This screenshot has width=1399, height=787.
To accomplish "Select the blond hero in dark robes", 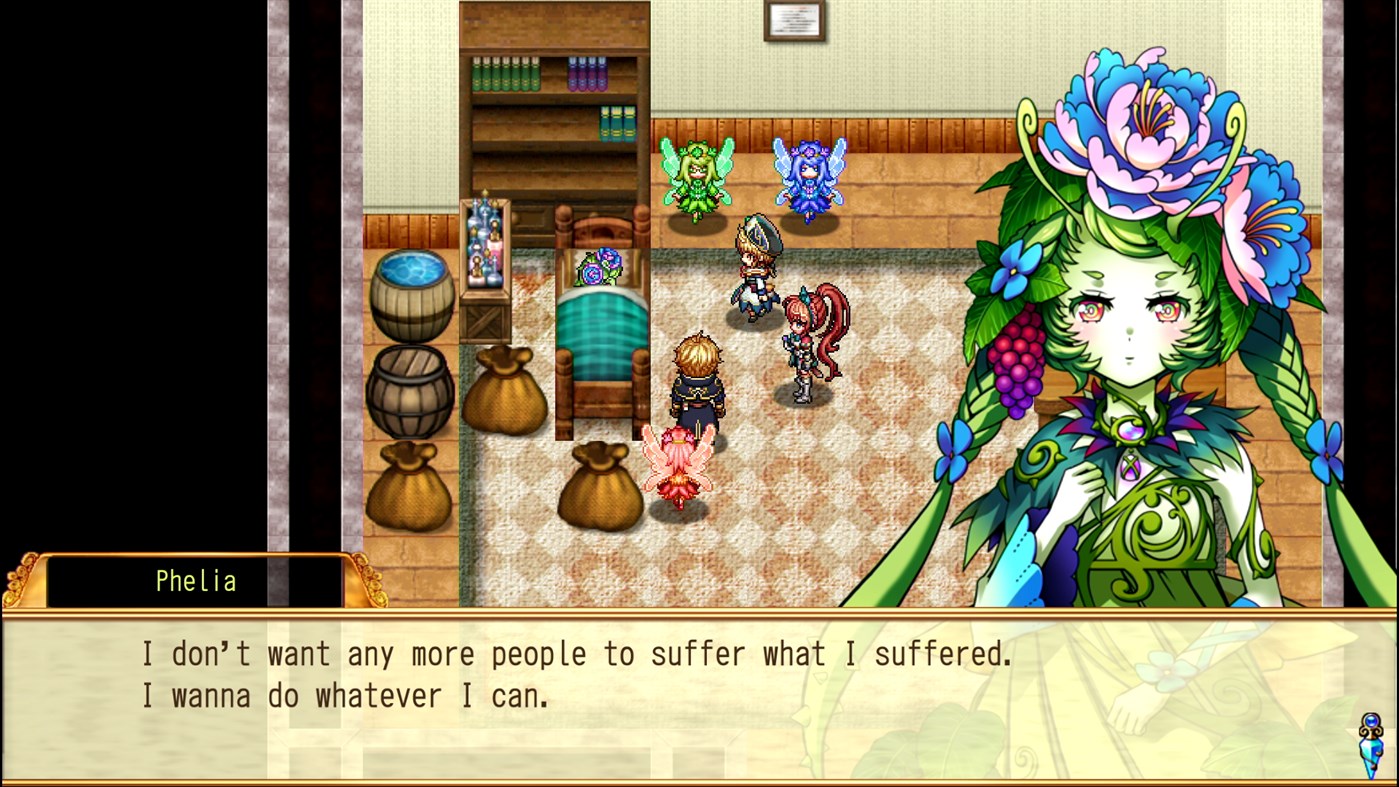I will [x=698, y=385].
